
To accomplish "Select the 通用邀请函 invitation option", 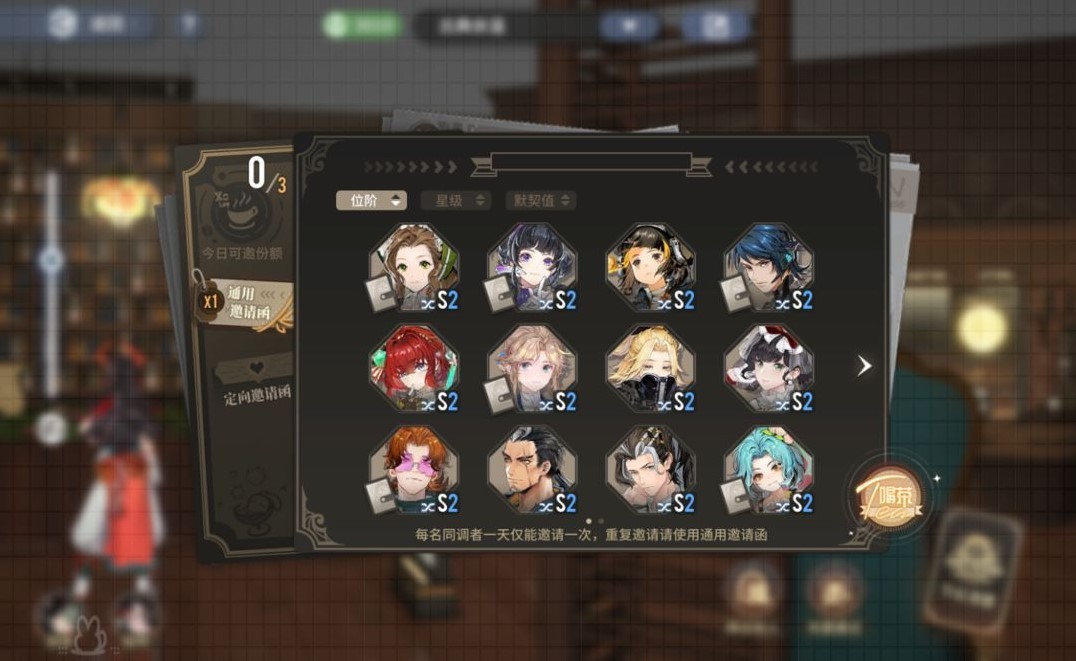I will point(244,303).
